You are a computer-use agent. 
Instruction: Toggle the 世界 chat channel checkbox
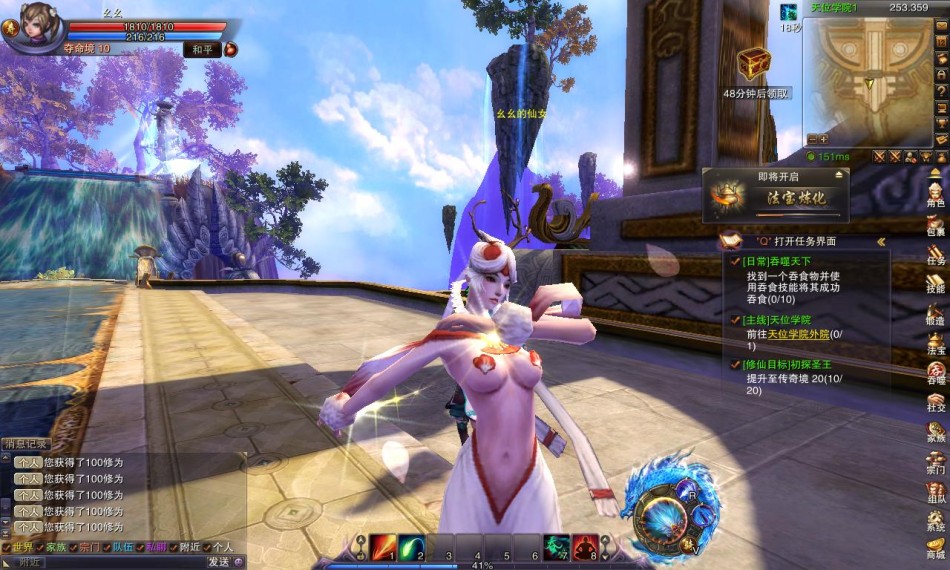point(8,548)
